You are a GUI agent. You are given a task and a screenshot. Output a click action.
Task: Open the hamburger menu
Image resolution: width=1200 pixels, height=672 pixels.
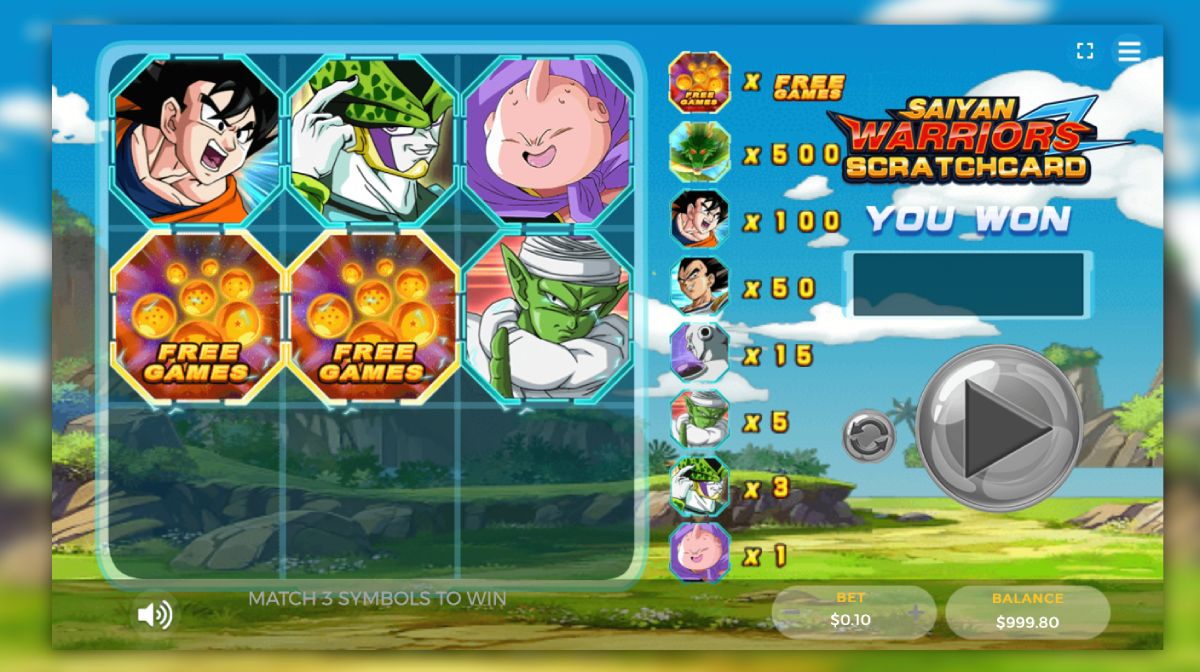pyautogui.click(x=1129, y=51)
